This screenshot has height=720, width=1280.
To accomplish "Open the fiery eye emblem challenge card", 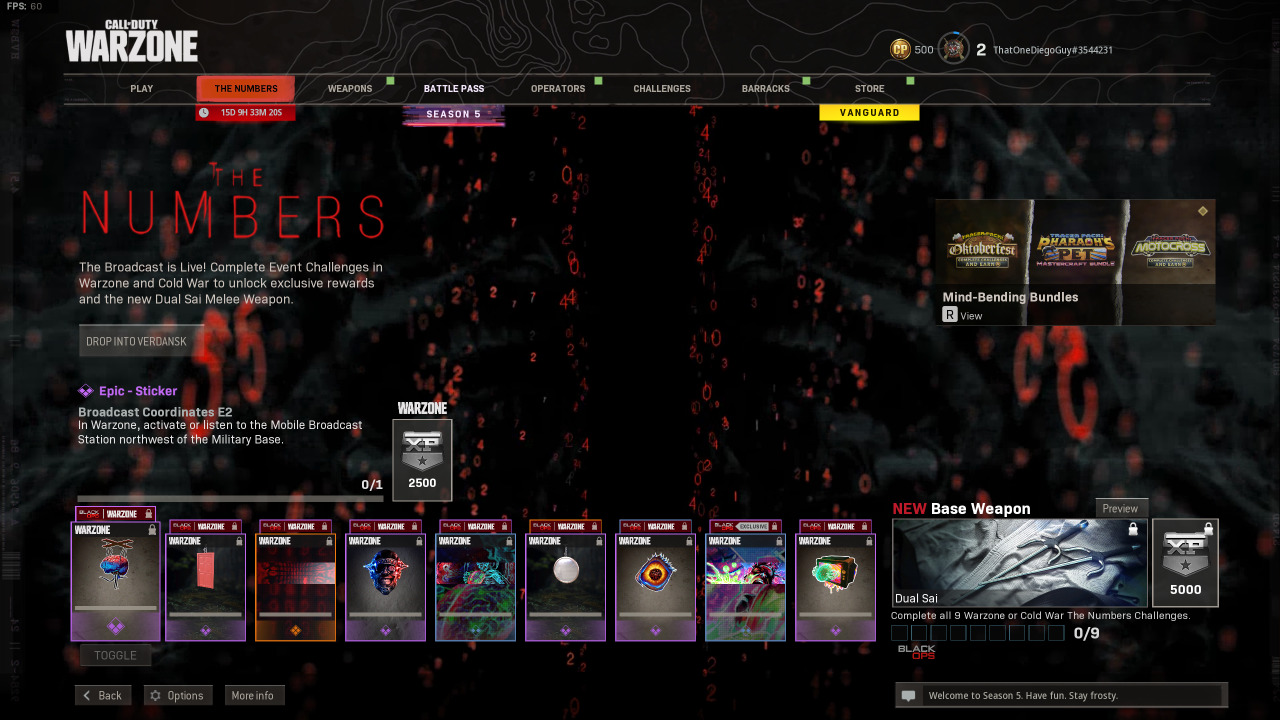I will (655, 580).
